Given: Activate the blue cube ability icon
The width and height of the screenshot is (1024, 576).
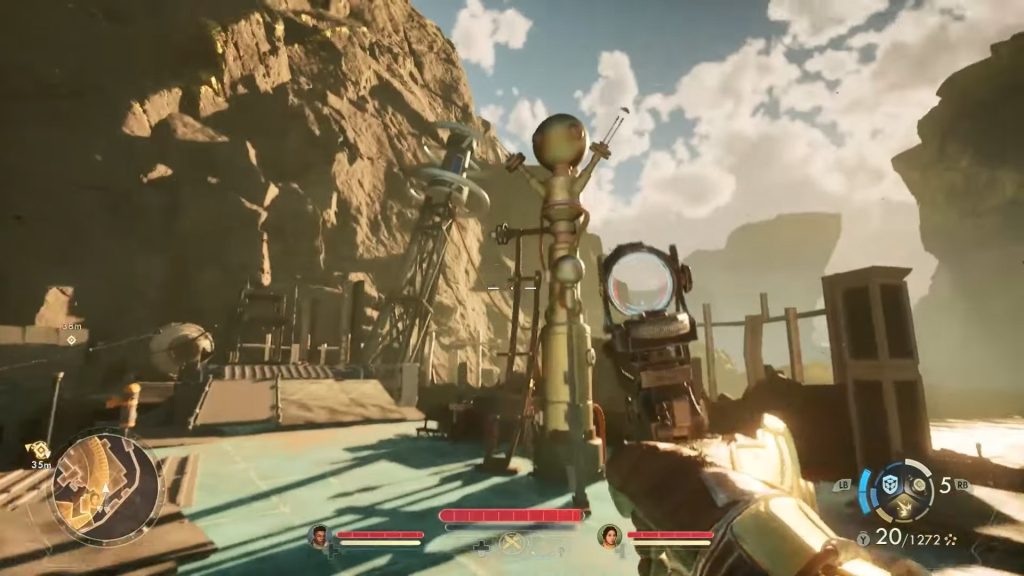Looking at the screenshot, I should pyautogui.click(x=888, y=485).
